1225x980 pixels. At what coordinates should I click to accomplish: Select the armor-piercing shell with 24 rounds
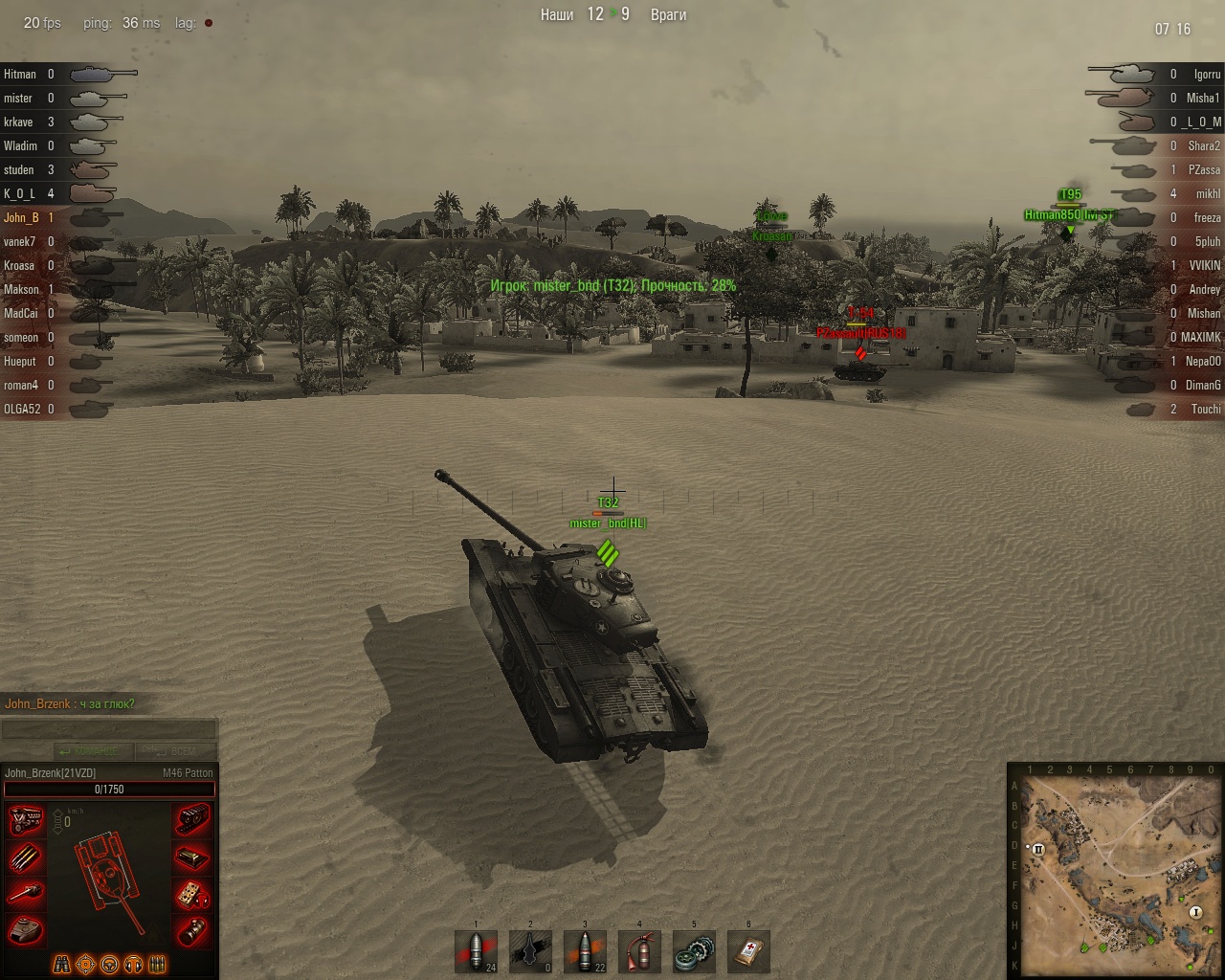[x=476, y=952]
